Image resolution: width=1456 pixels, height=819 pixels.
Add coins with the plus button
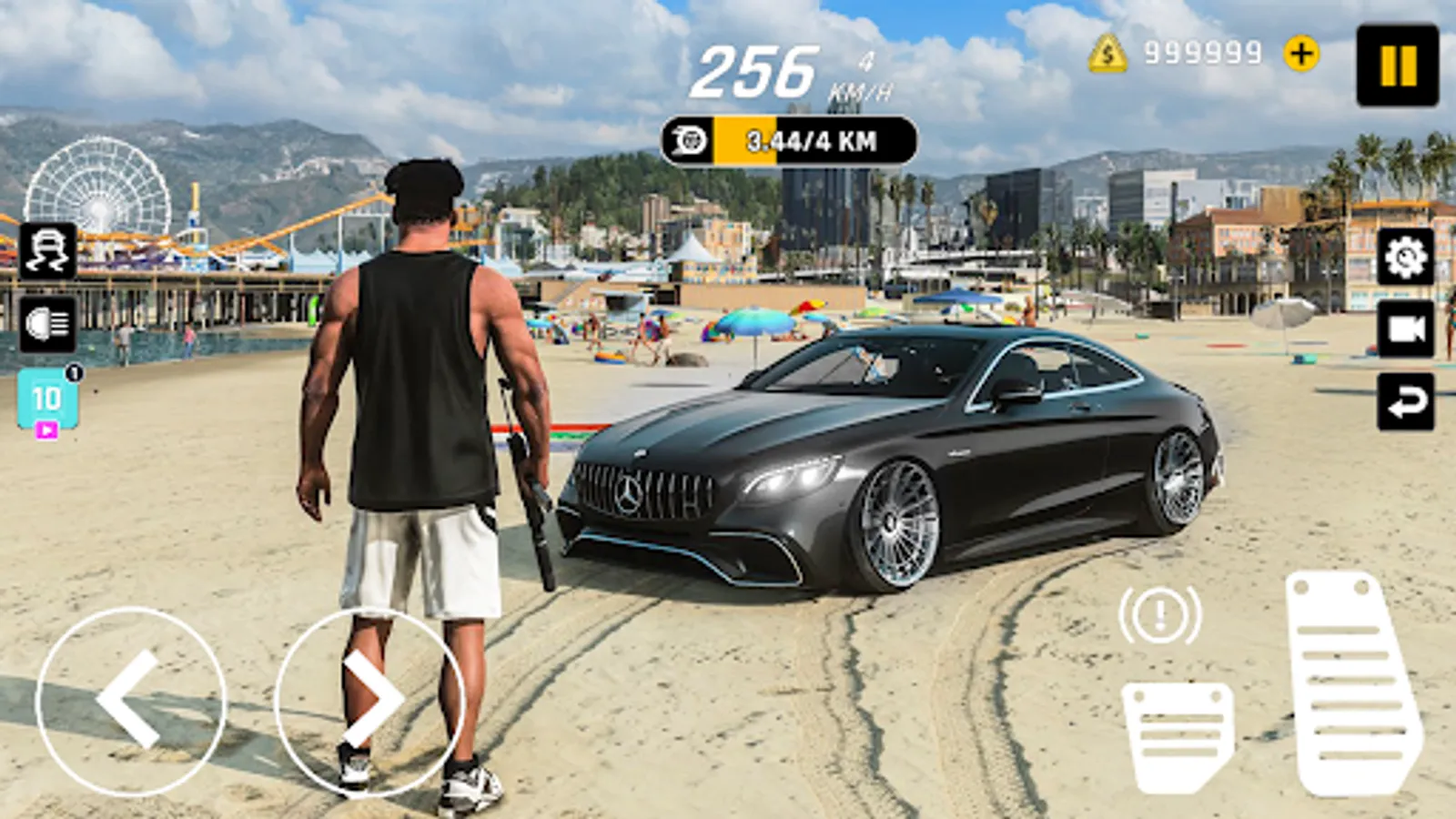click(x=1299, y=53)
